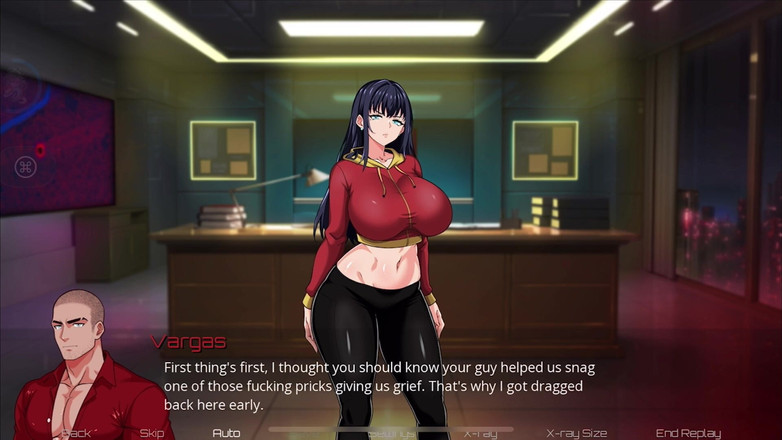This screenshot has width=782, height=440.
Task: Toggle Auto dialogue advance
Action: (226, 433)
